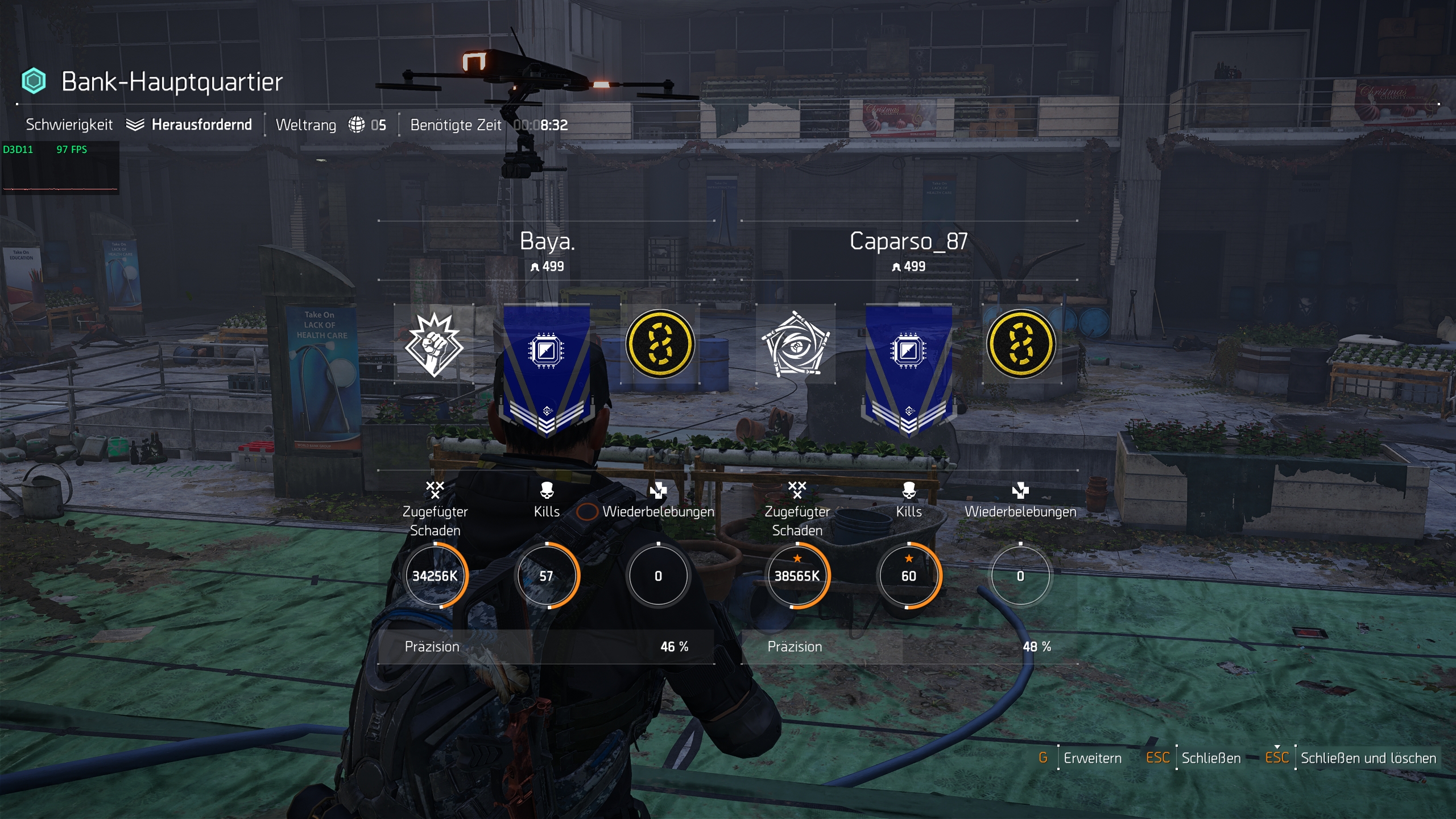Screen dimensions: 1456x819
Task: Click the Wiederbelebungen medic icon under Caparso_87
Action: pyautogui.click(x=1021, y=490)
